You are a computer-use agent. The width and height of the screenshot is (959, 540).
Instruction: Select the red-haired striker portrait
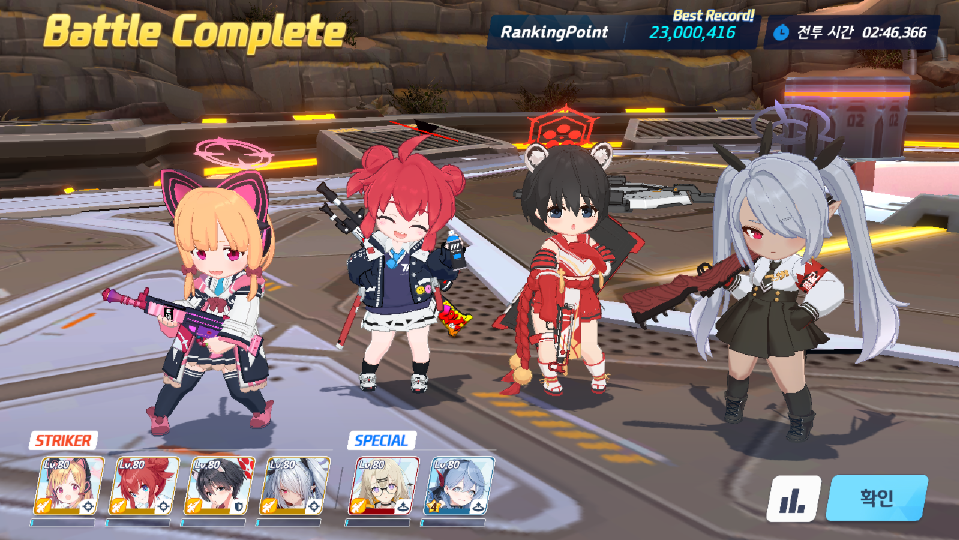point(145,486)
